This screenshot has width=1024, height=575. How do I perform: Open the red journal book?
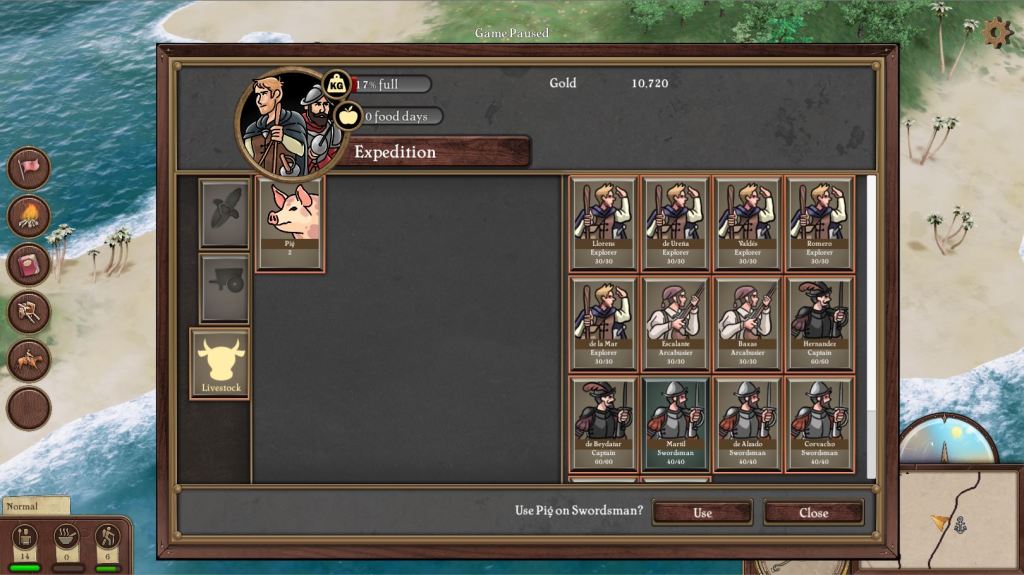point(29,264)
